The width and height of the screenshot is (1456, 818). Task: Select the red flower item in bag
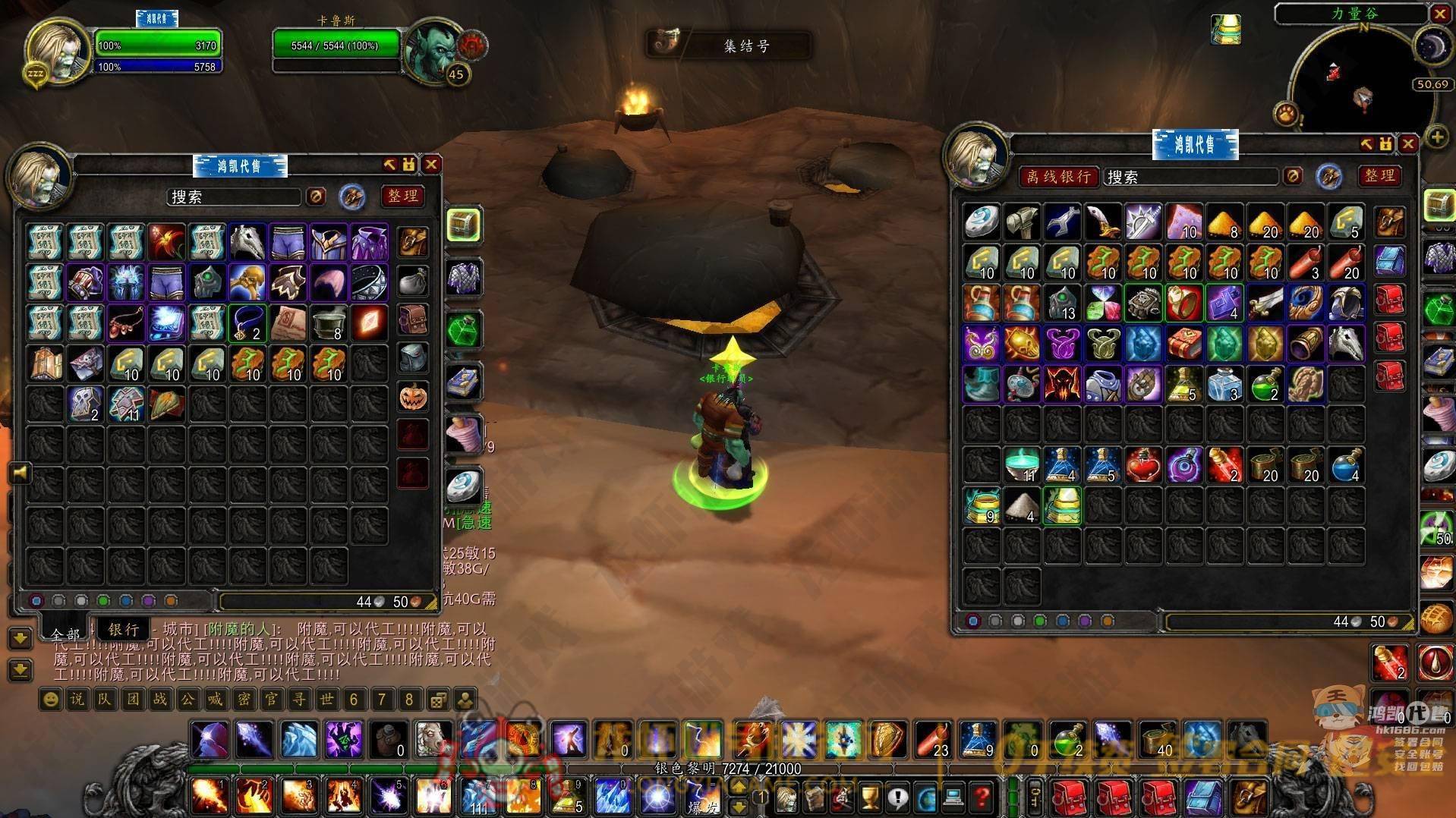[166, 242]
